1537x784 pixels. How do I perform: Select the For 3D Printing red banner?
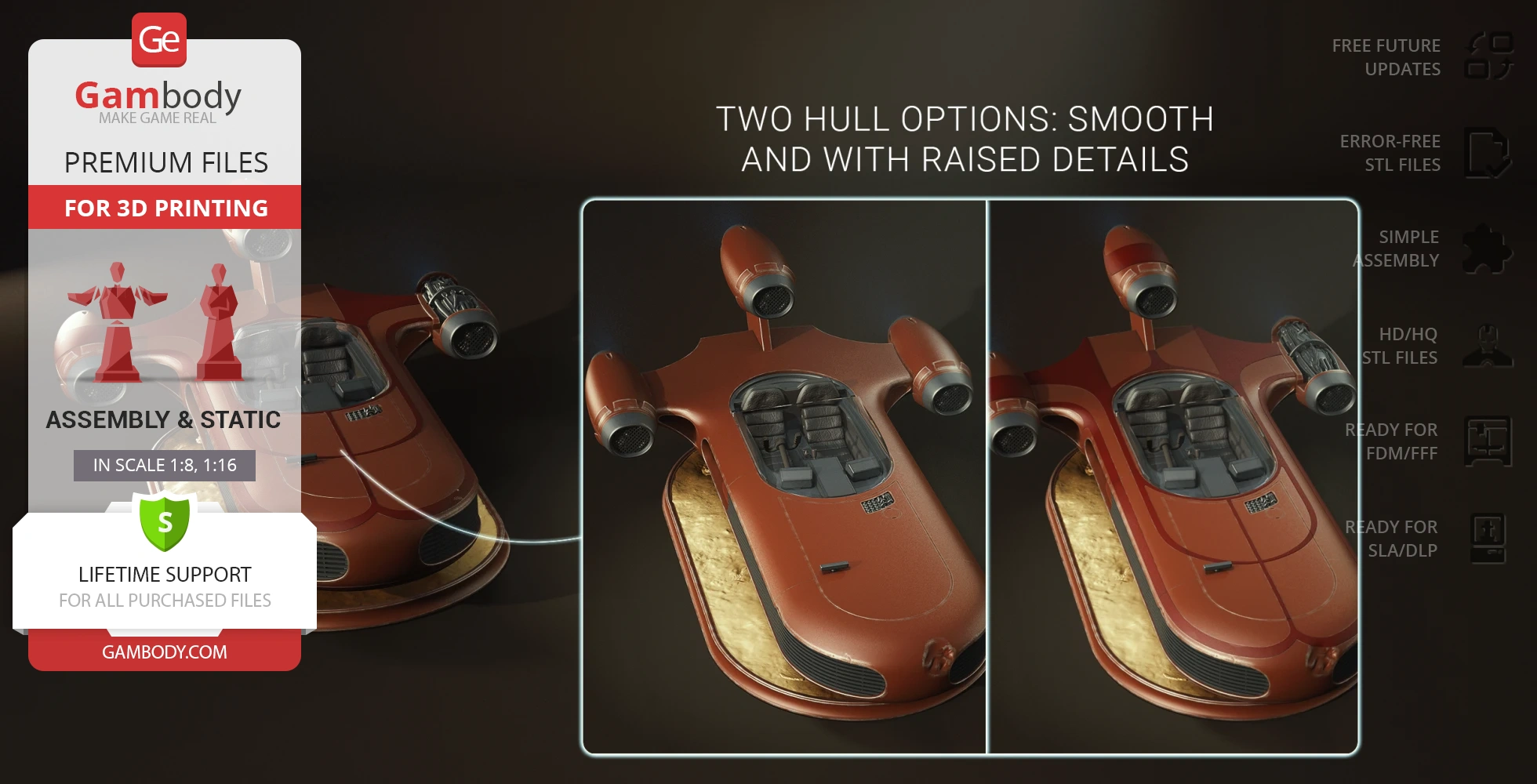pos(165,208)
